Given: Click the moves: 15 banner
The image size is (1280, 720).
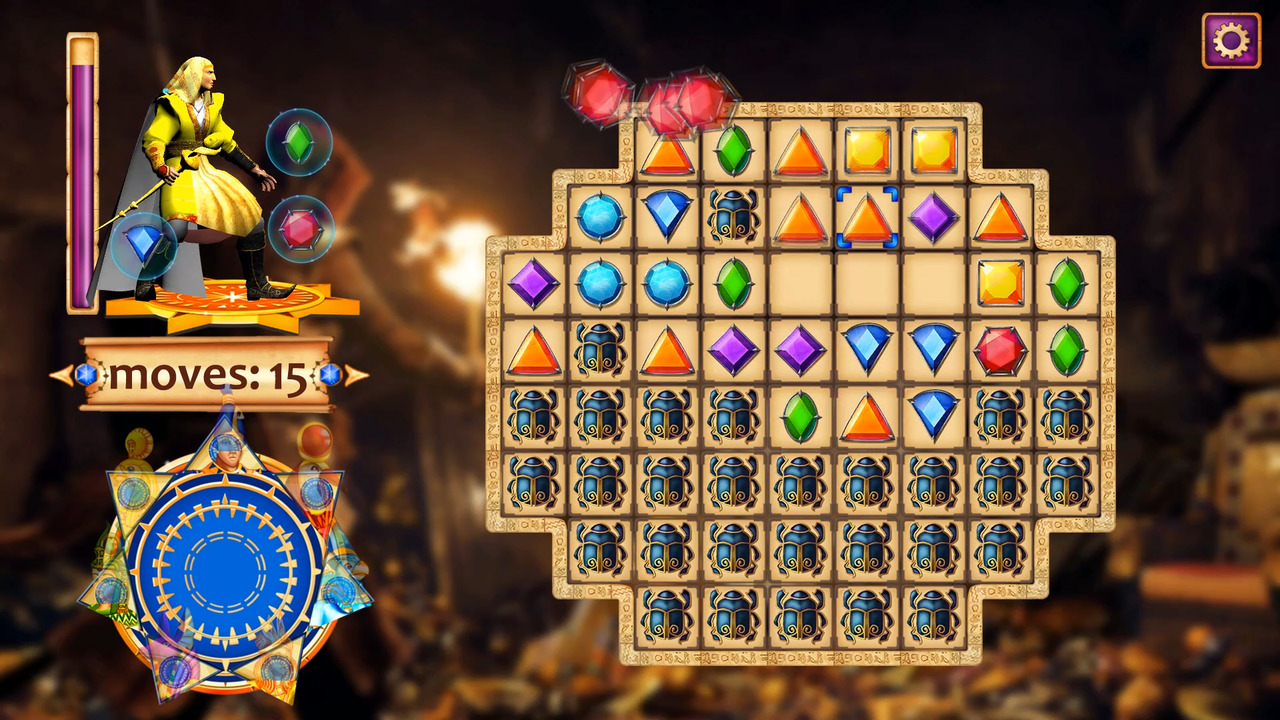Looking at the screenshot, I should click(x=205, y=375).
